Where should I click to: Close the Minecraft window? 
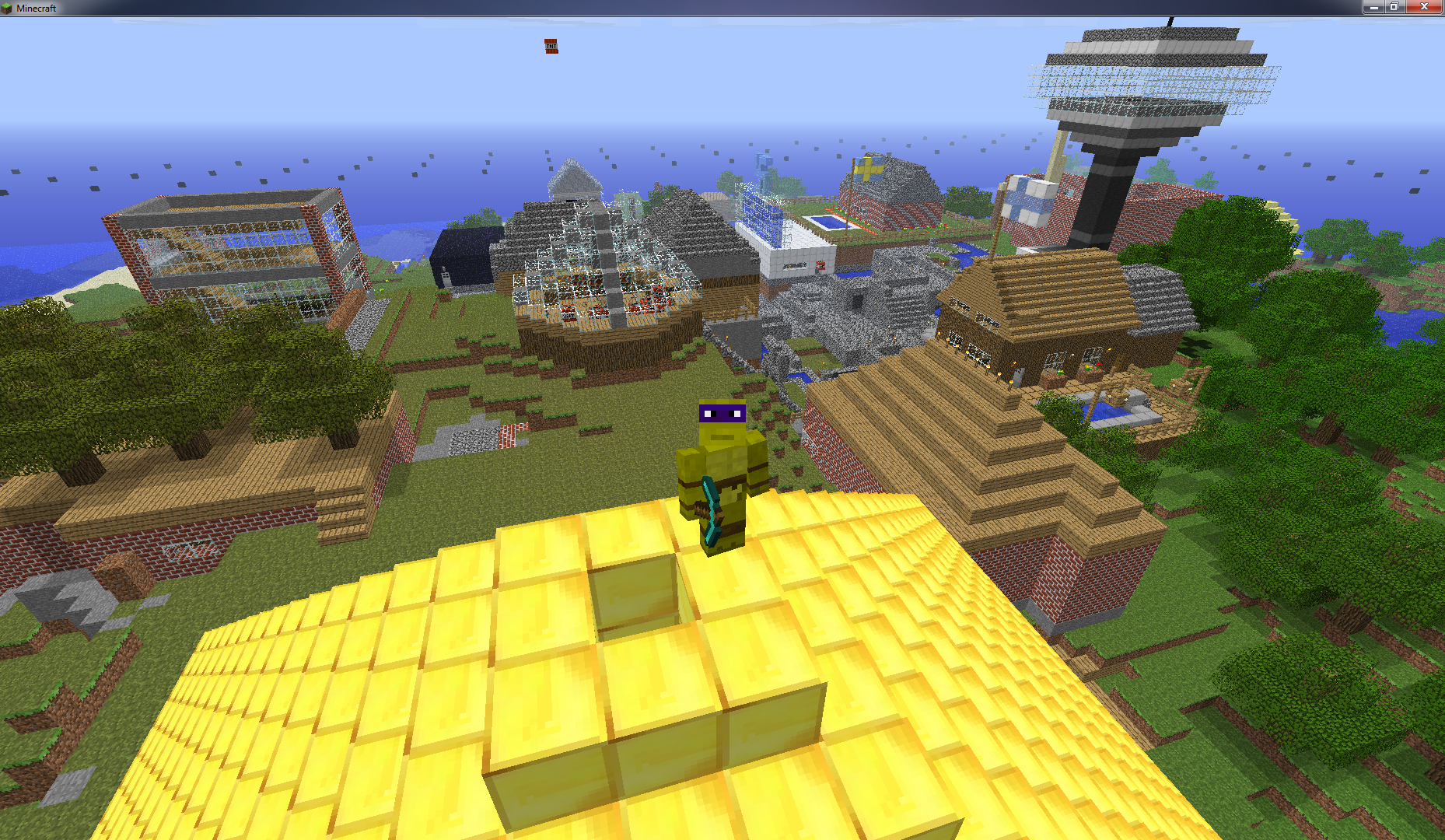tap(1425, 7)
